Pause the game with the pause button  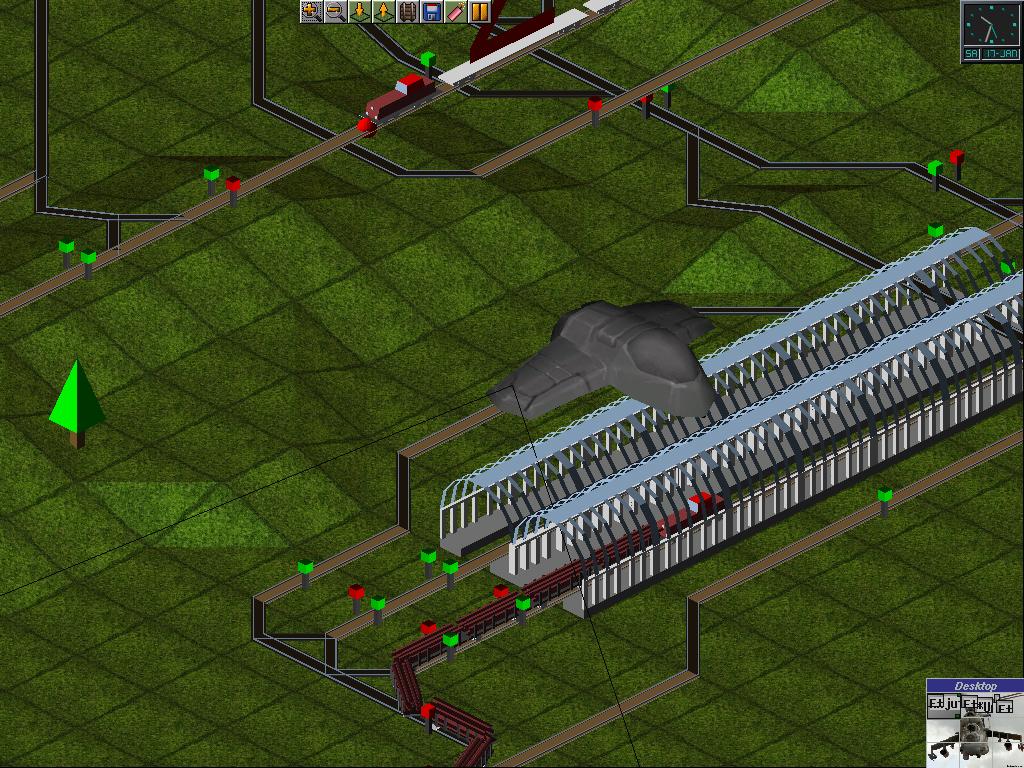pyautogui.click(x=479, y=12)
